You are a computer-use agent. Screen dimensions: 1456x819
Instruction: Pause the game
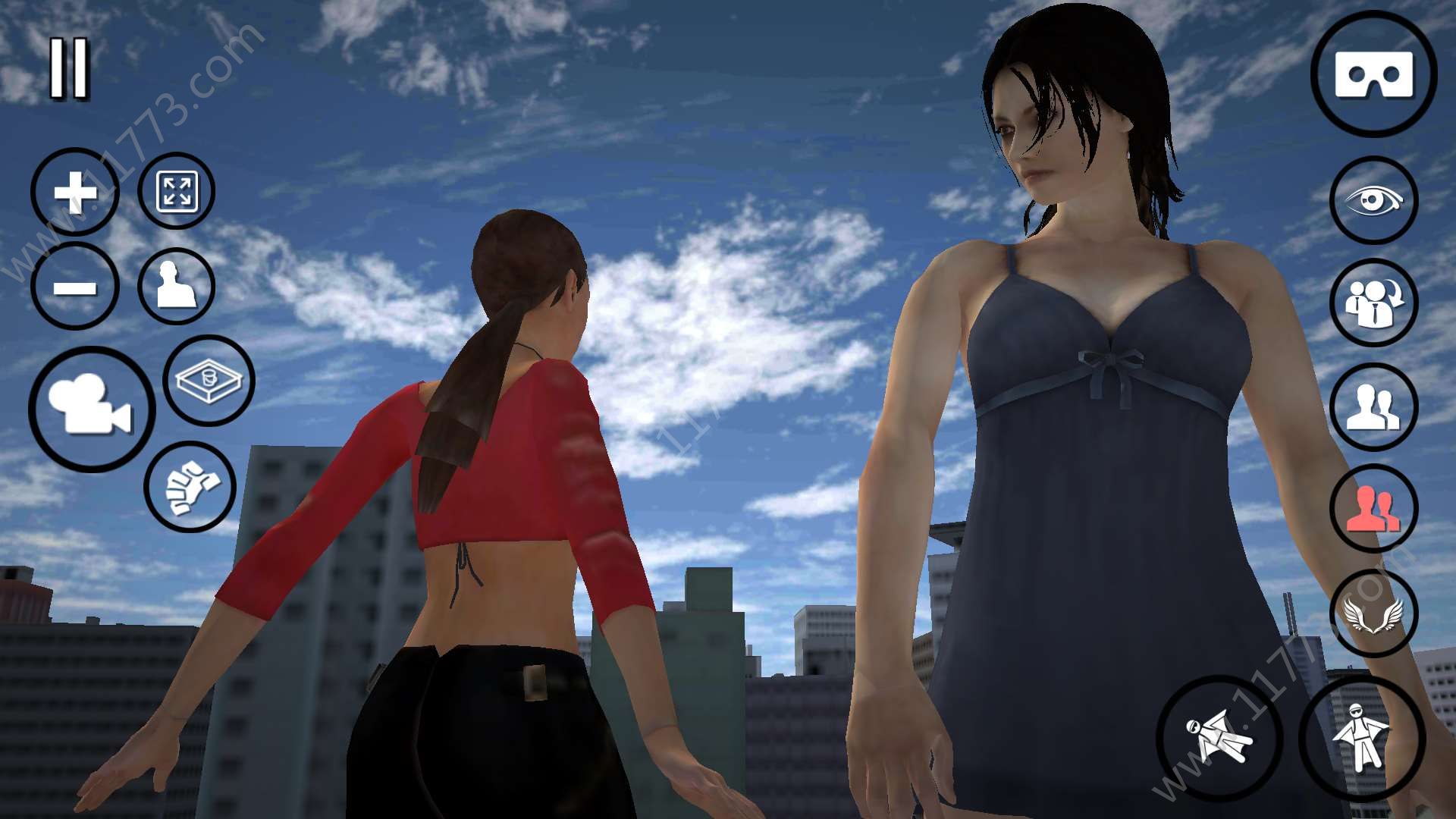[70, 68]
